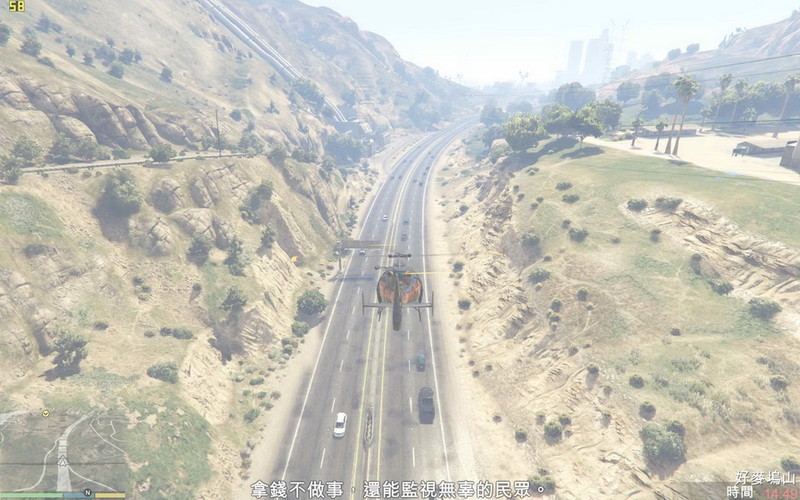Image resolution: width=800 pixels, height=500 pixels.
Task: Select the yellow mission marker on the minimap
Action: point(45,413)
